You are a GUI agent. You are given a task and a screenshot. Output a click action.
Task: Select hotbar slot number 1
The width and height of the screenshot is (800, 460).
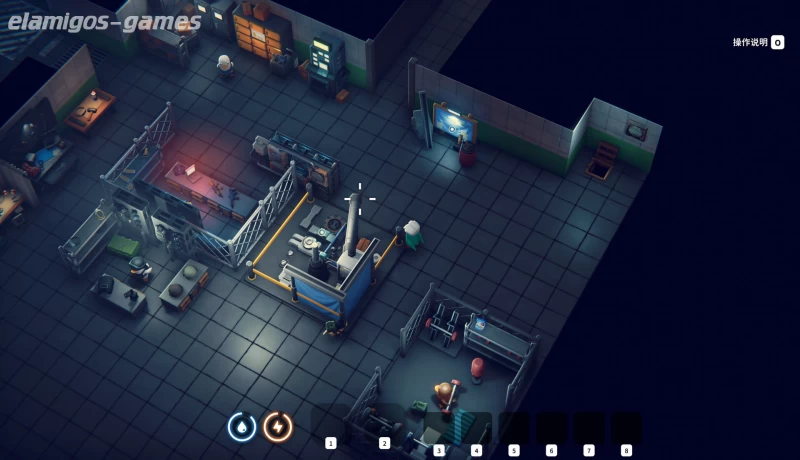point(331,427)
